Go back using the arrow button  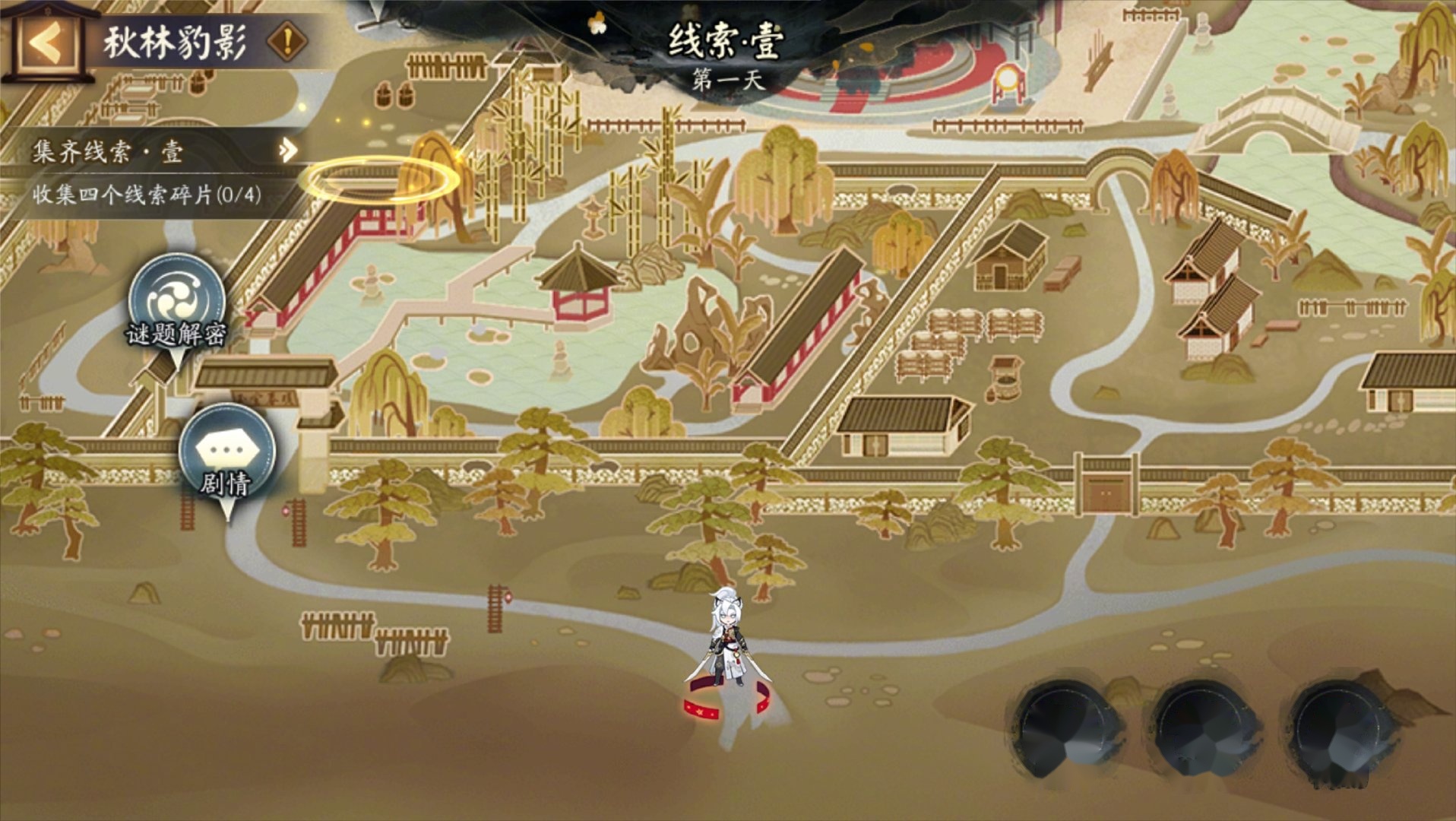[x=47, y=44]
